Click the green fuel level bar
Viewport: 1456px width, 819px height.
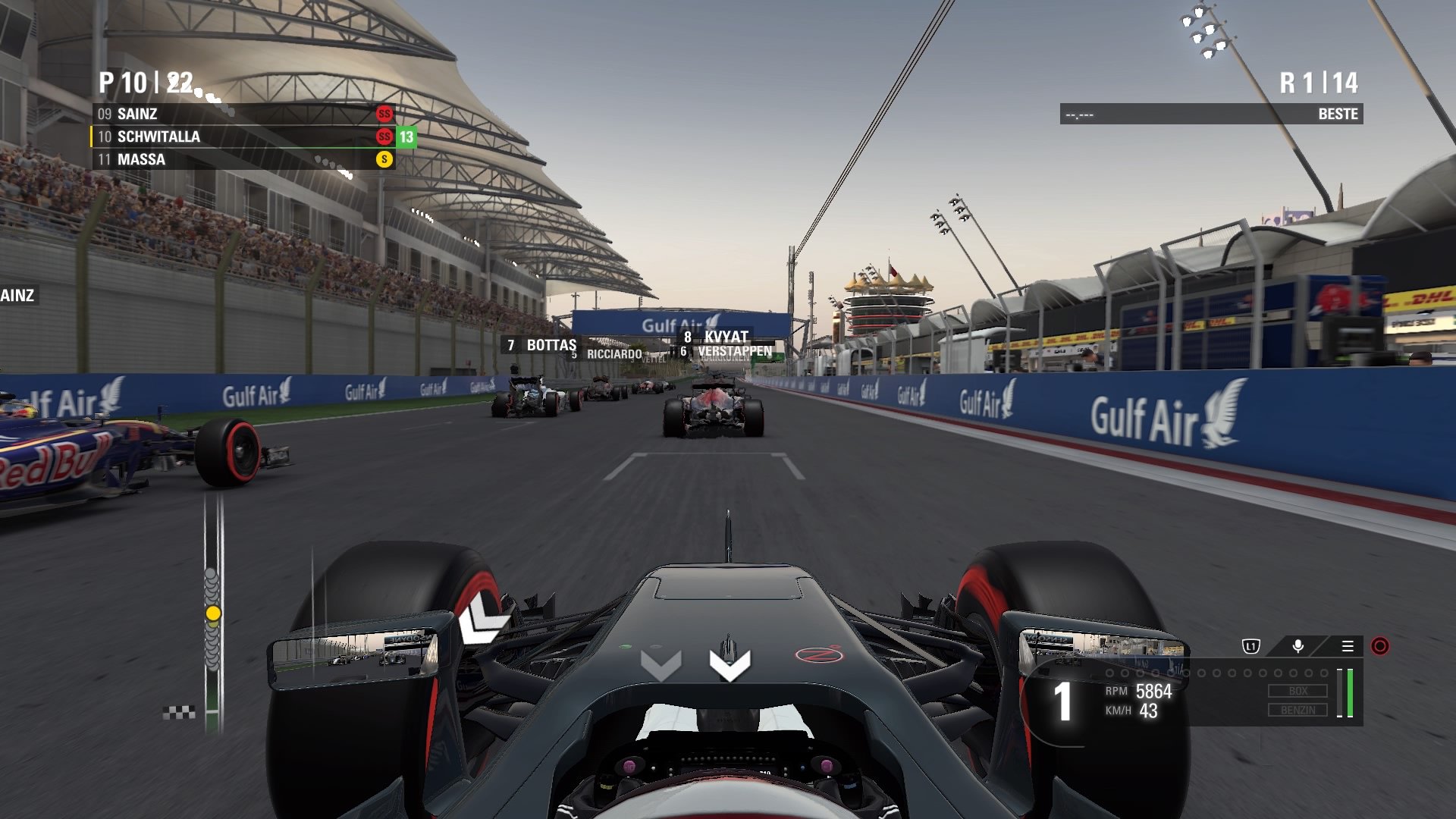[1350, 692]
